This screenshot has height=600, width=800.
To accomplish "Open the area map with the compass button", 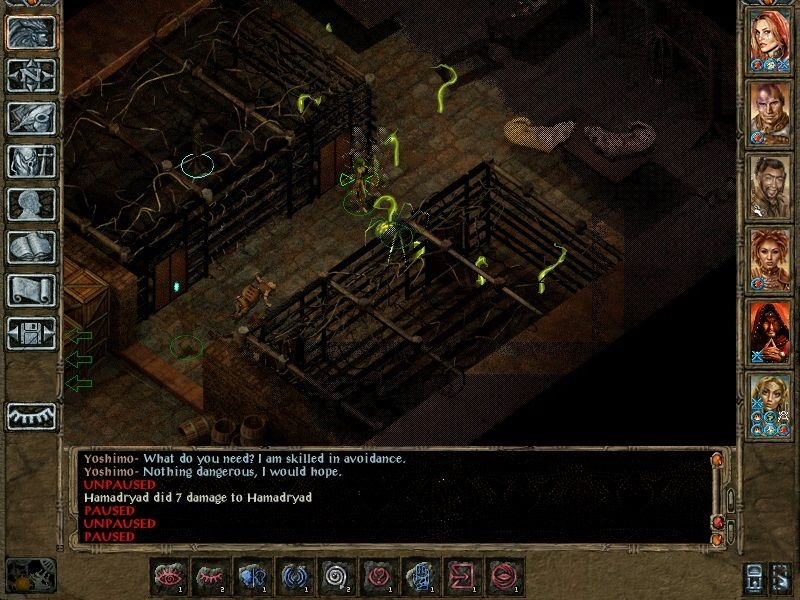I will tap(30, 75).
